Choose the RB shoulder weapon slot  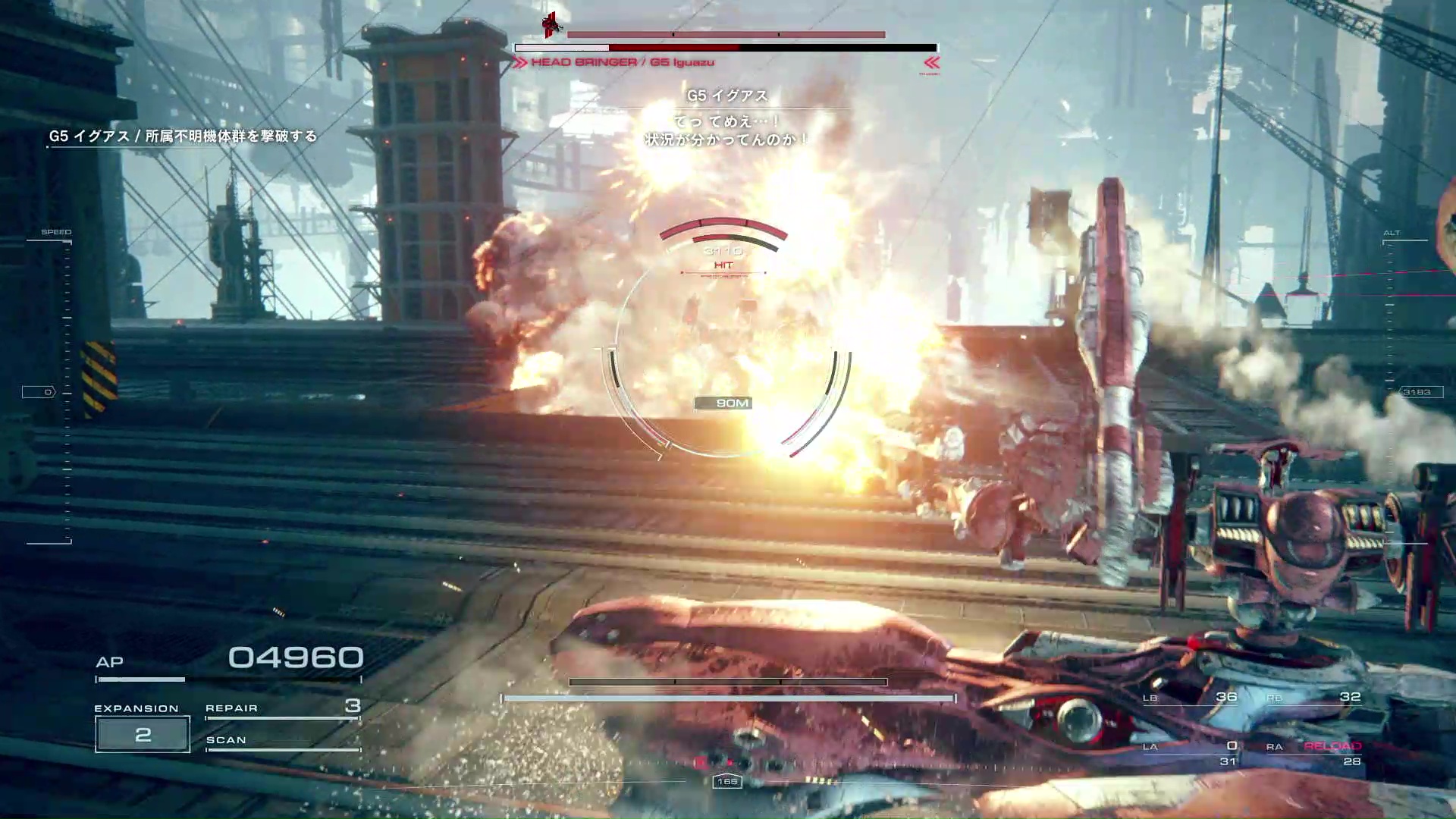tap(1313, 697)
